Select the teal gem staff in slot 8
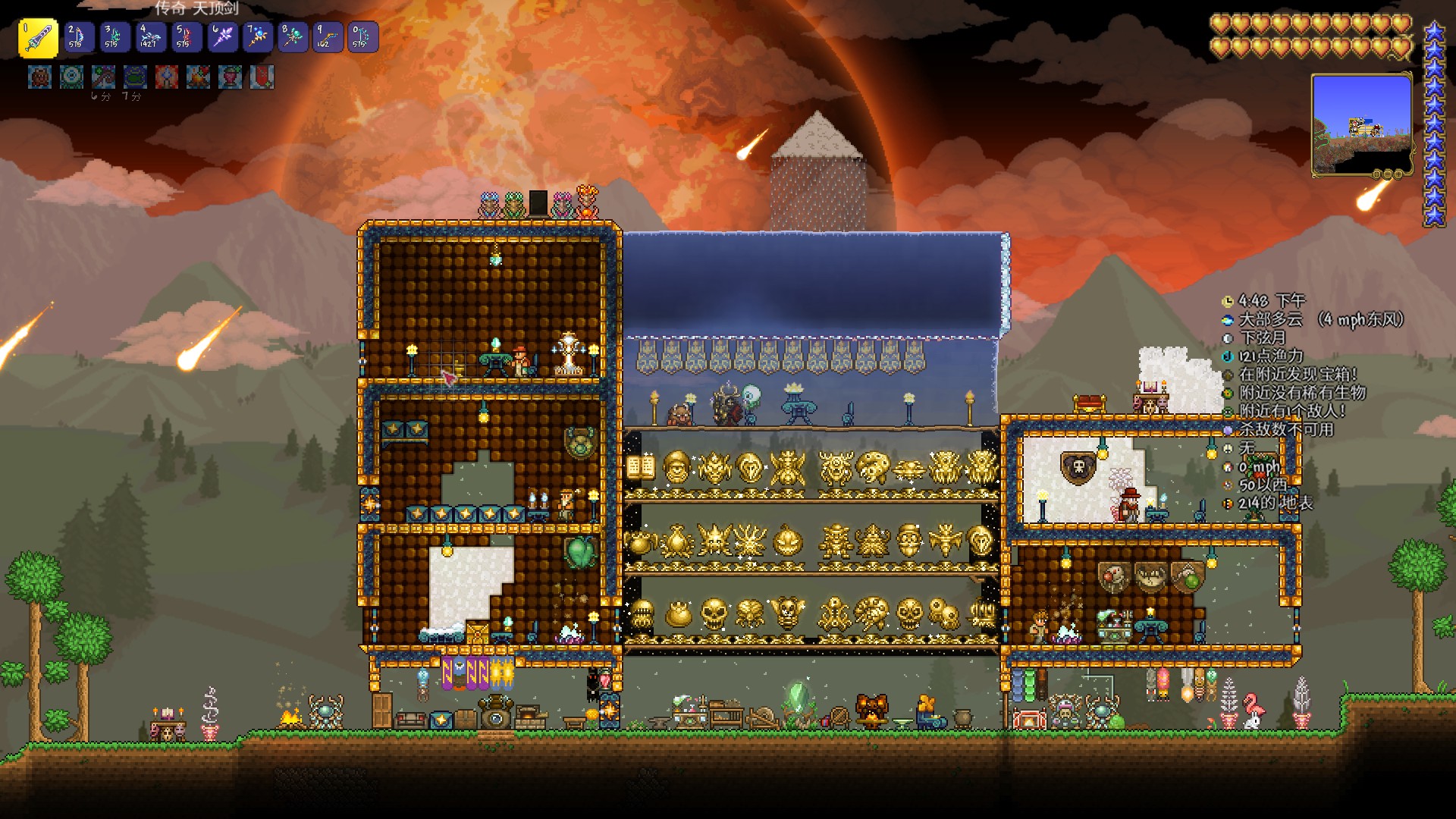Image resolution: width=1456 pixels, height=819 pixels. [292, 37]
